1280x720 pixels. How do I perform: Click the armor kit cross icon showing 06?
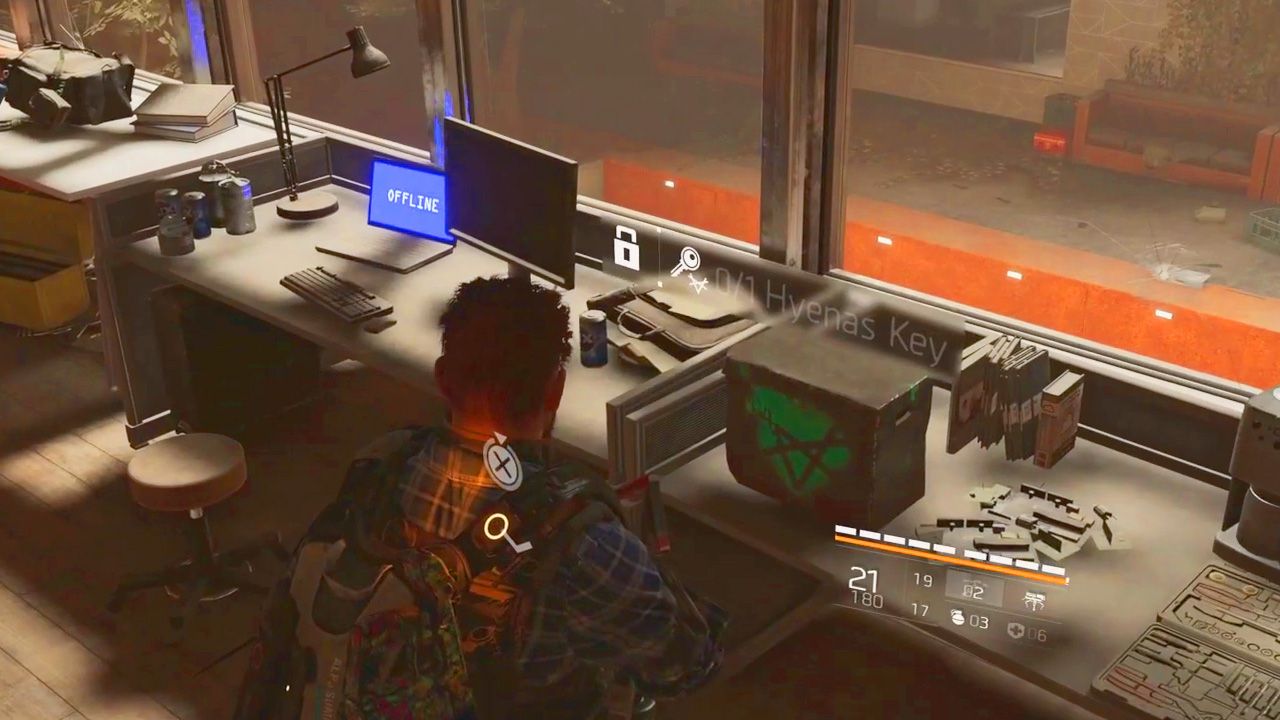pos(1017,629)
